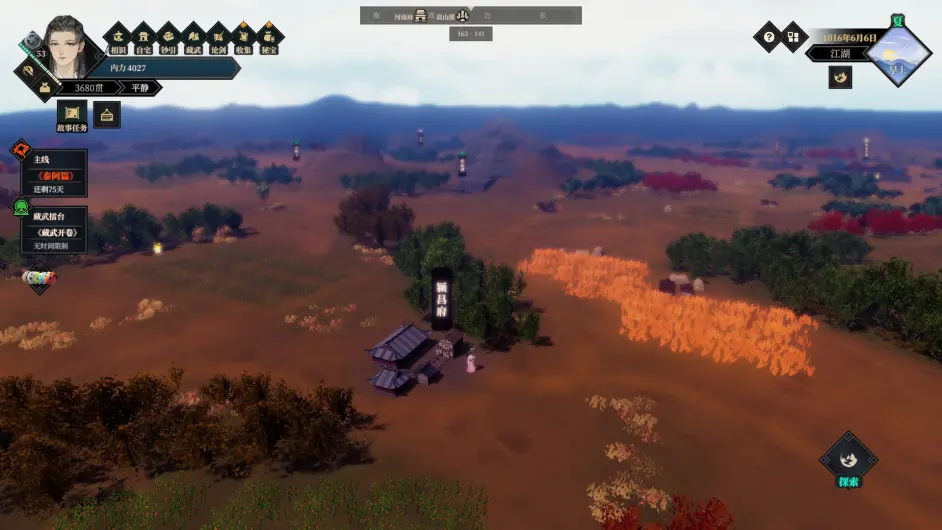This screenshot has width=942, height=530.
Task: Open the 故事任务 story quests button
Action: pyautogui.click(x=72, y=116)
